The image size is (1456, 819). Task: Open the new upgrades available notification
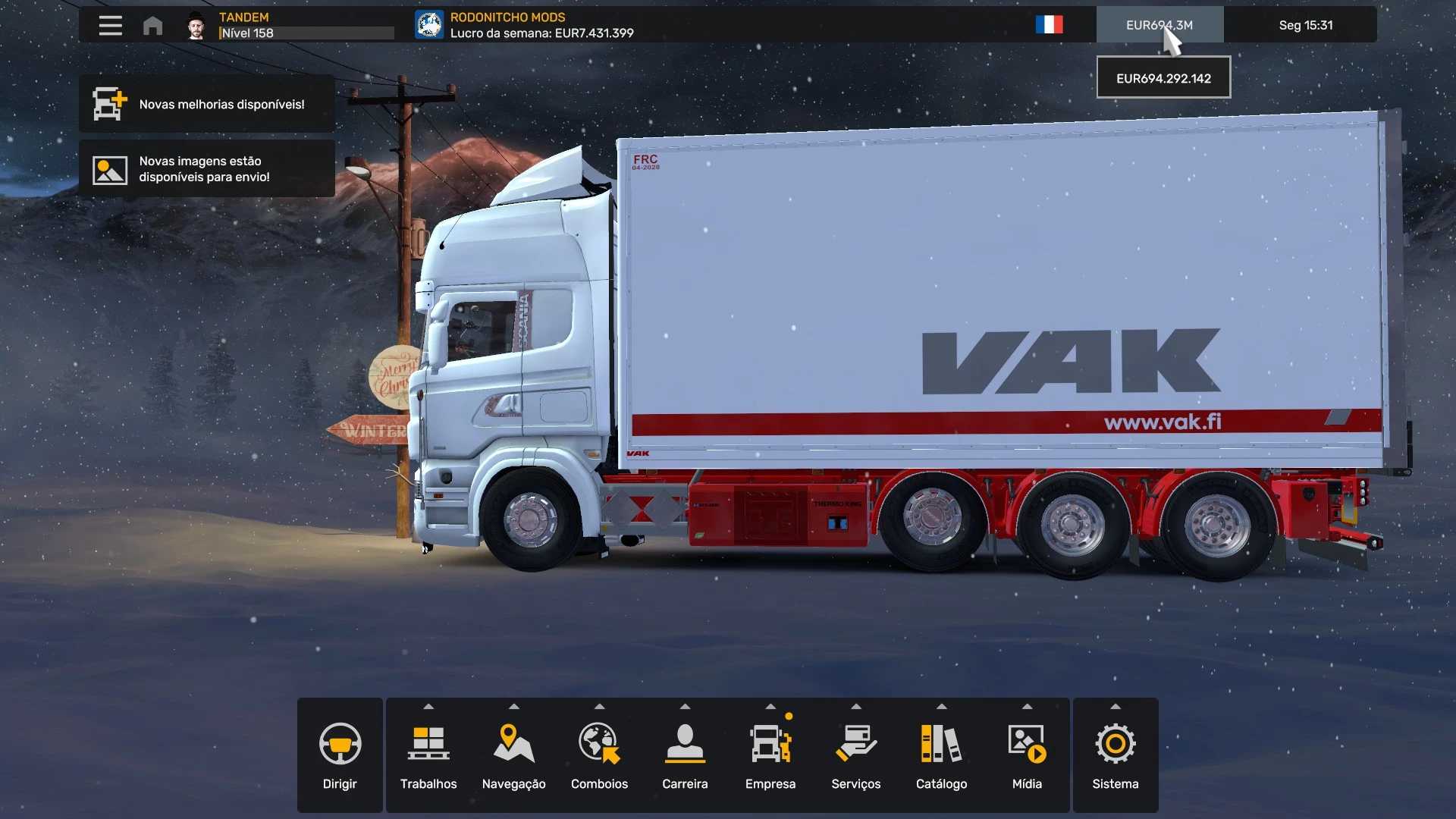coord(207,104)
